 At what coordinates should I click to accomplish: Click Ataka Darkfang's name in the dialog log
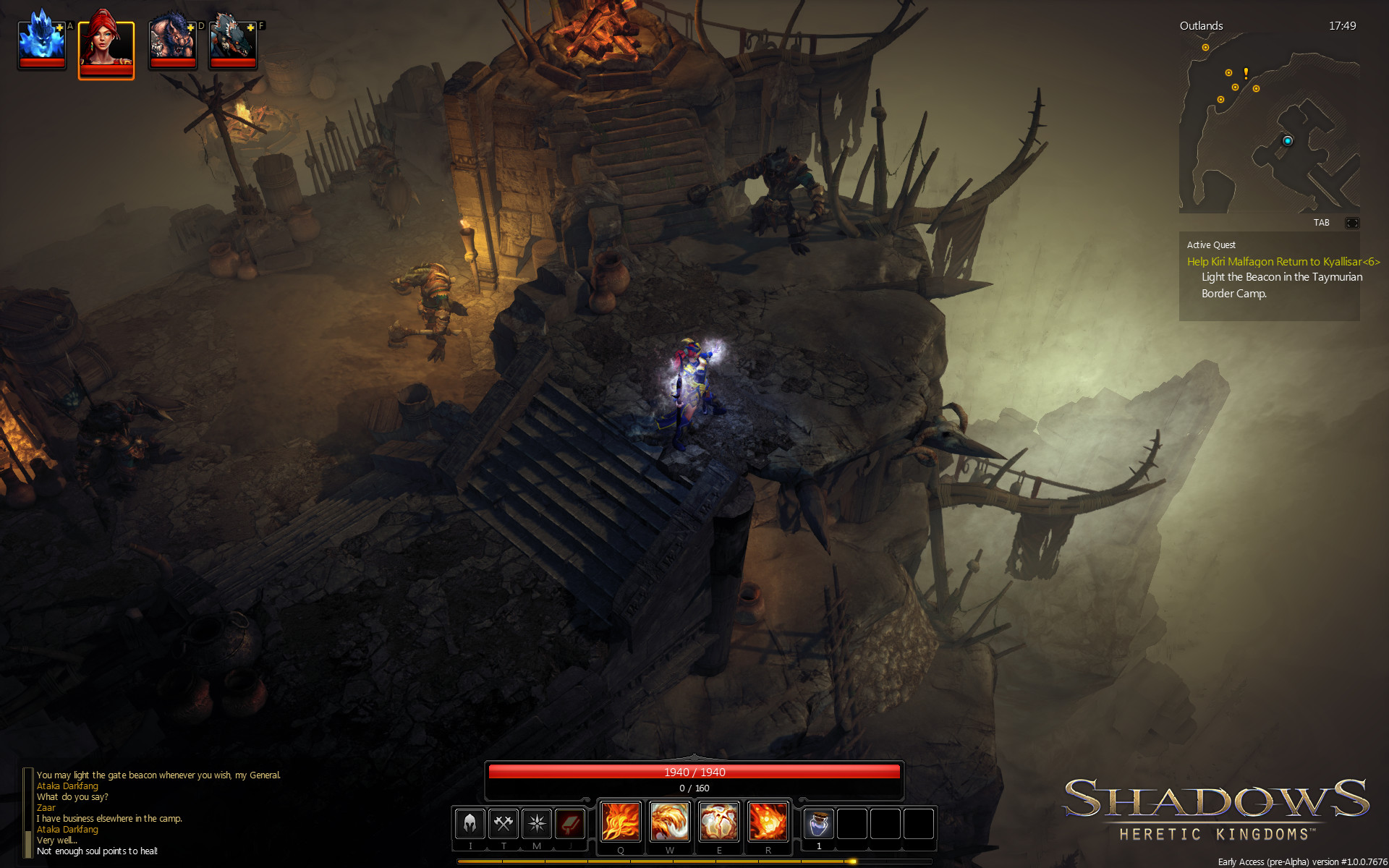[x=67, y=786]
